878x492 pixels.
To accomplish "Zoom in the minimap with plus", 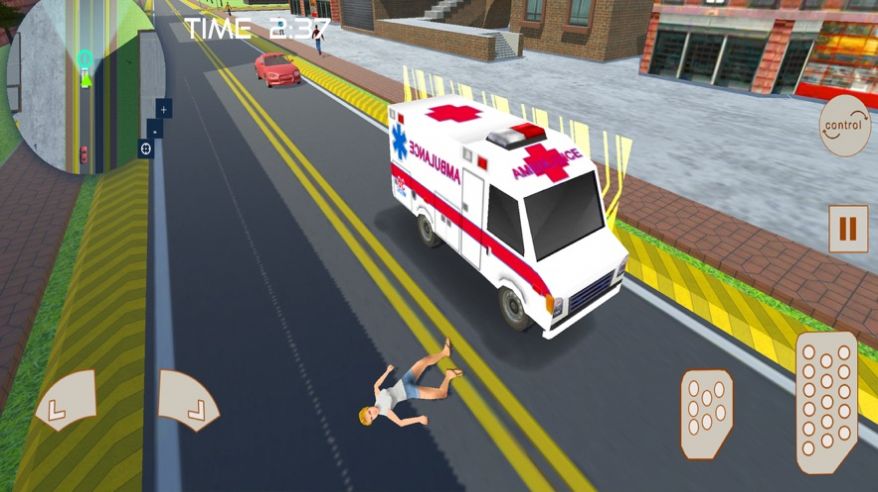I will click(164, 108).
